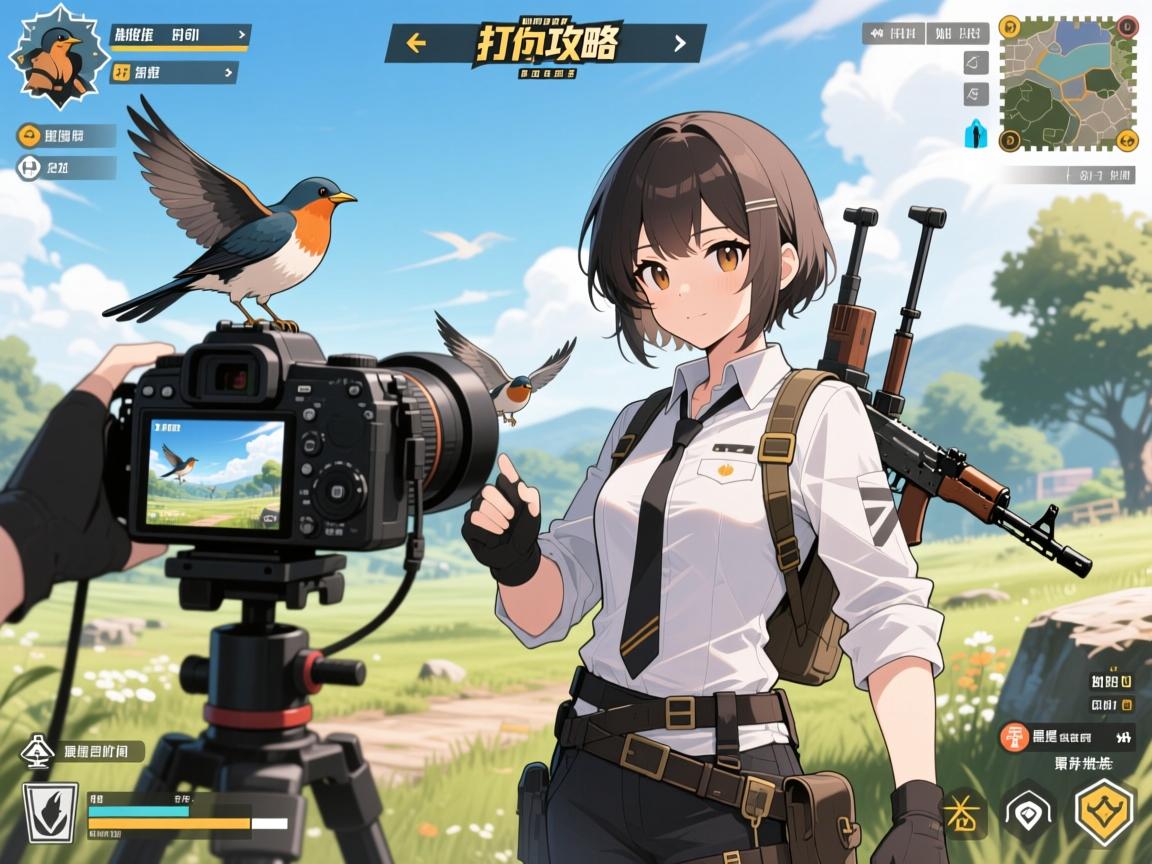Image resolution: width=1152 pixels, height=864 pixels.
Task: Activate the yellow hexagon ability button
Action: tap(1104, 810)
